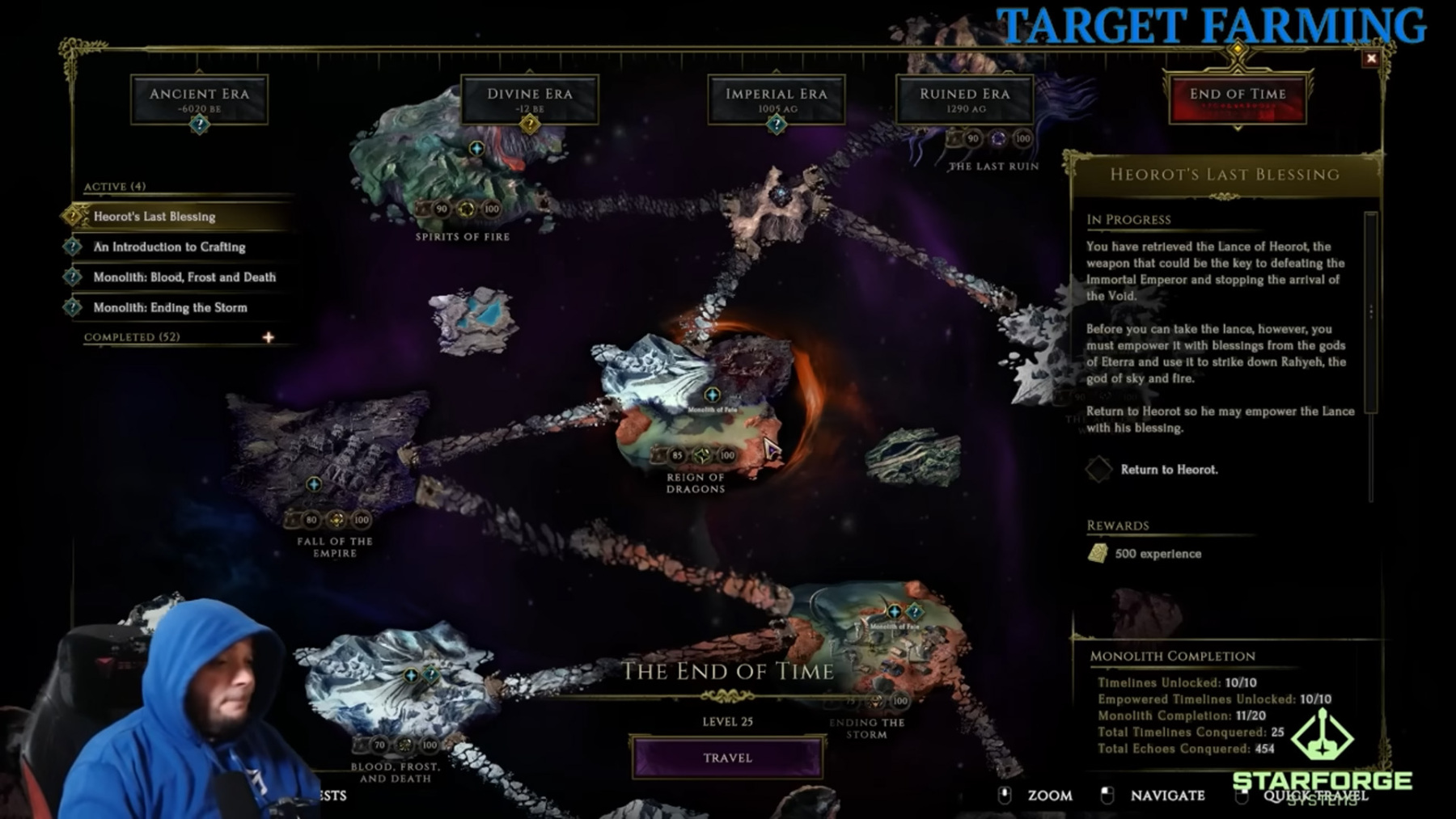Select Monolith: Blood, Frost and Death quest
This screenshot has width=1456, height=819.
click(x=184, y=277)
